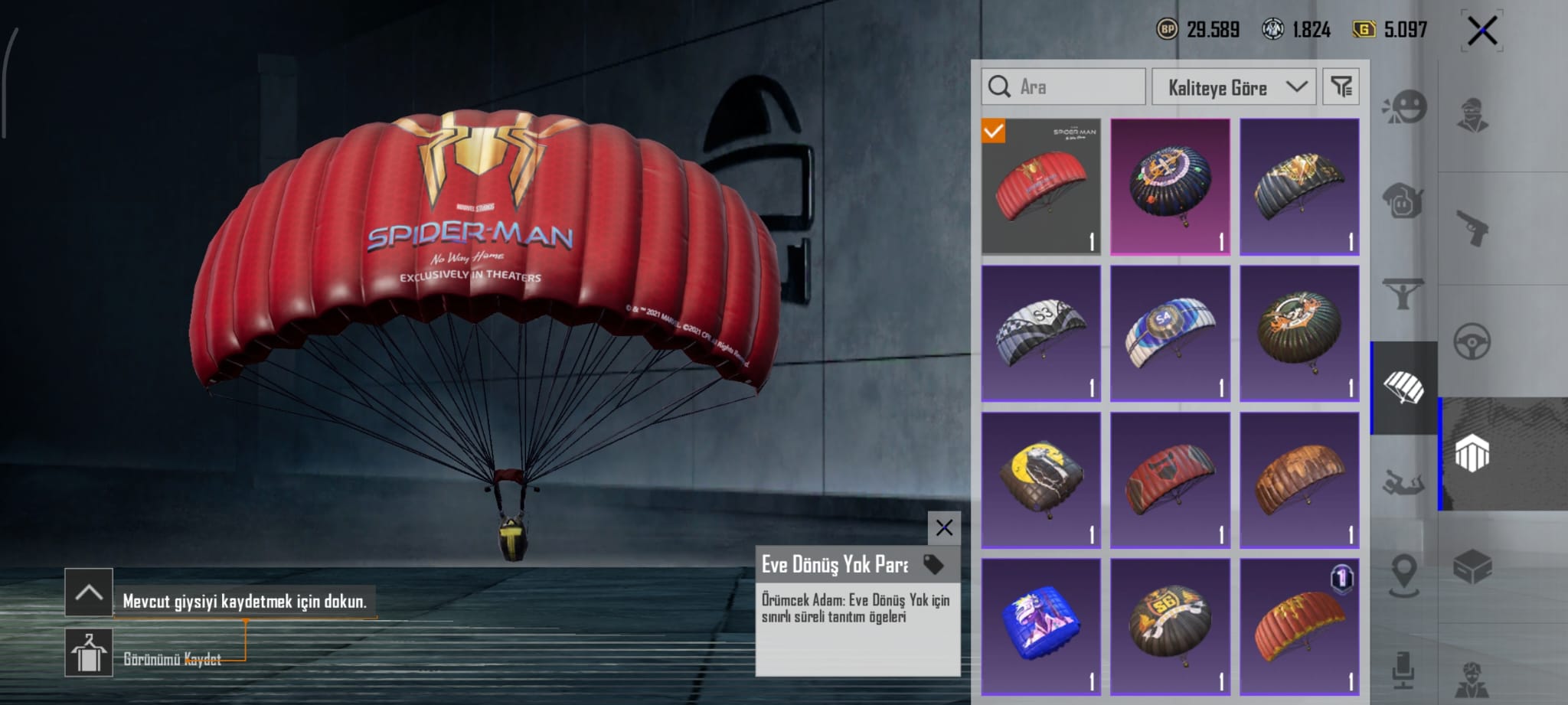Select the S6 black parachute
1568x705 pixels.
click(1170, 627)
